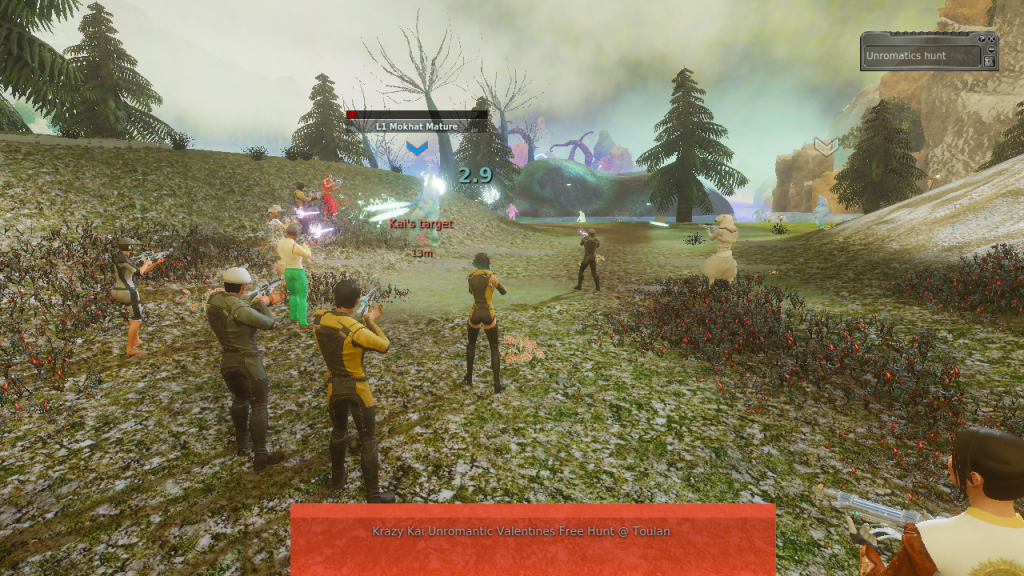This screenshot has width=1024, height=576.
Task: Minimize the Unromatics hunt panel
Action: (991, 49)
